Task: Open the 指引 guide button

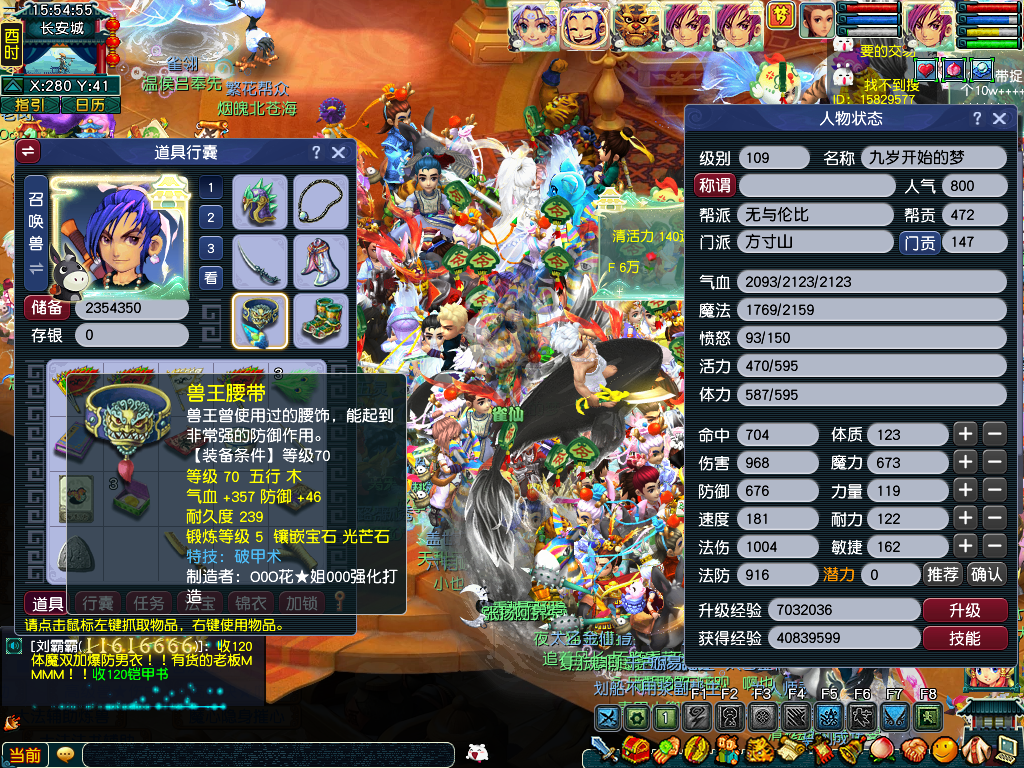Action: coord(29,104)
